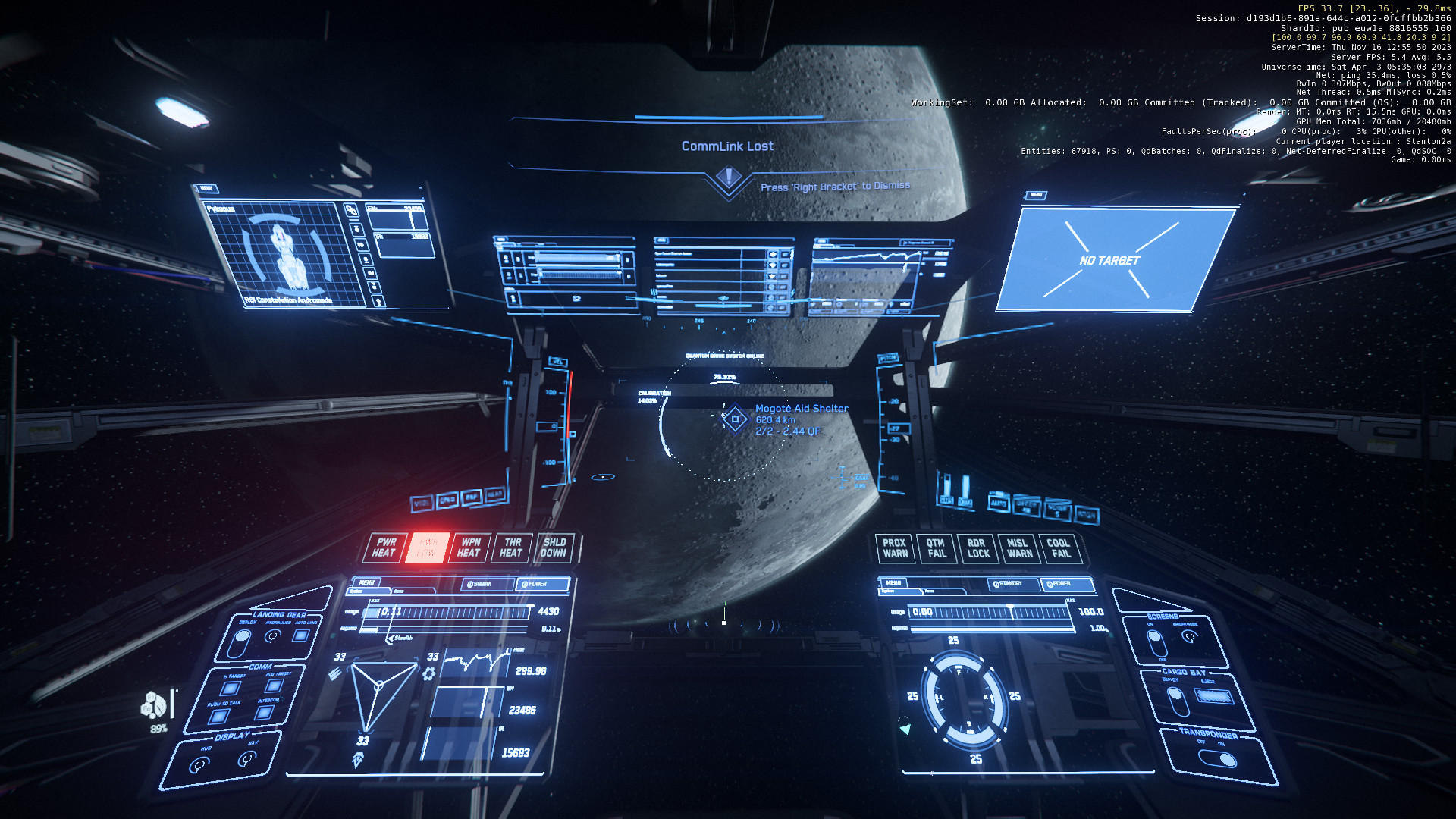Flip the Screens on/off switch
The height and width of the screenshot is (819, 1456).
coord(1156,643)
